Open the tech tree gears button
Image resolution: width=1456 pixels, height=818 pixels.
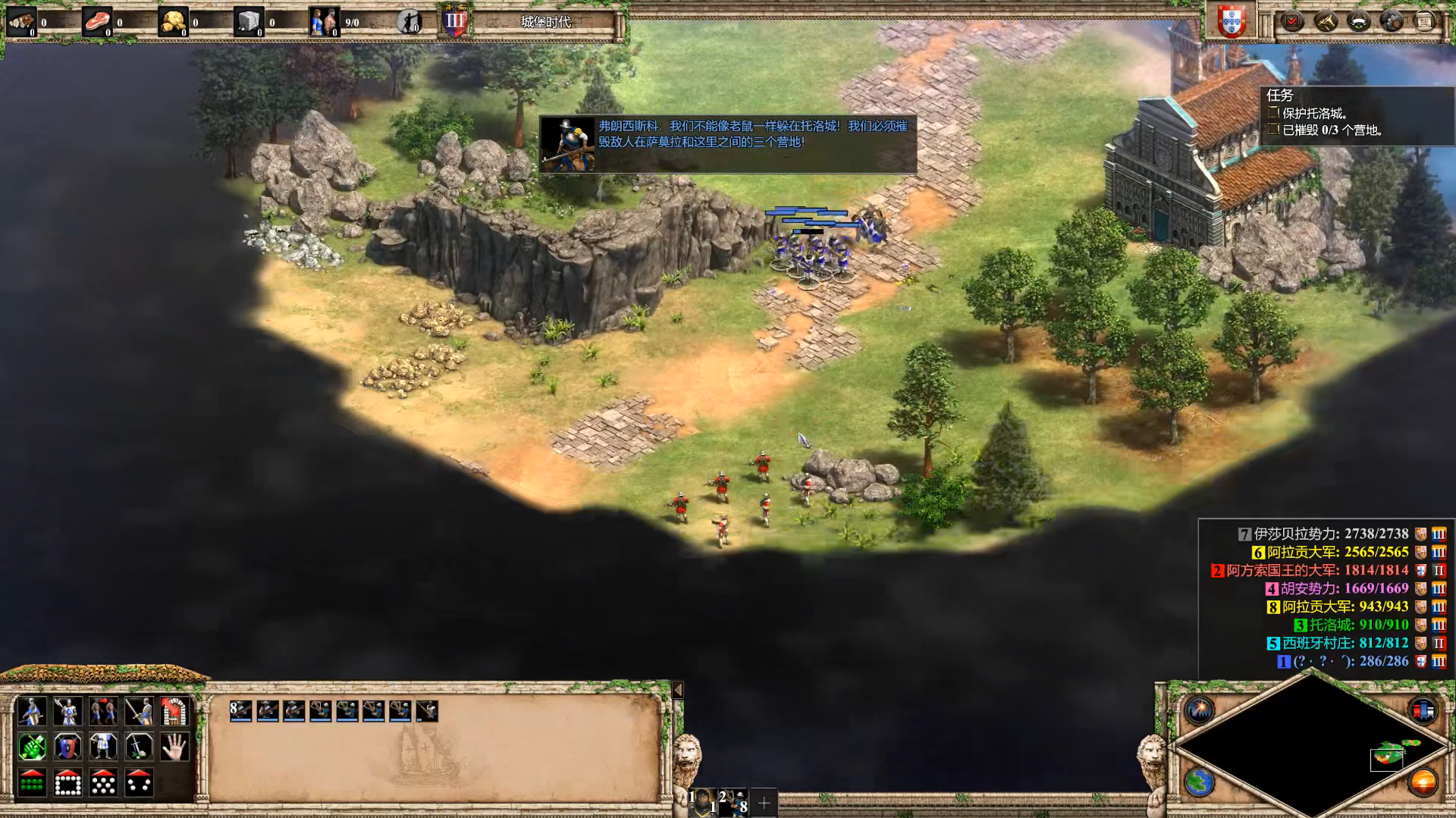point(1392,21)
